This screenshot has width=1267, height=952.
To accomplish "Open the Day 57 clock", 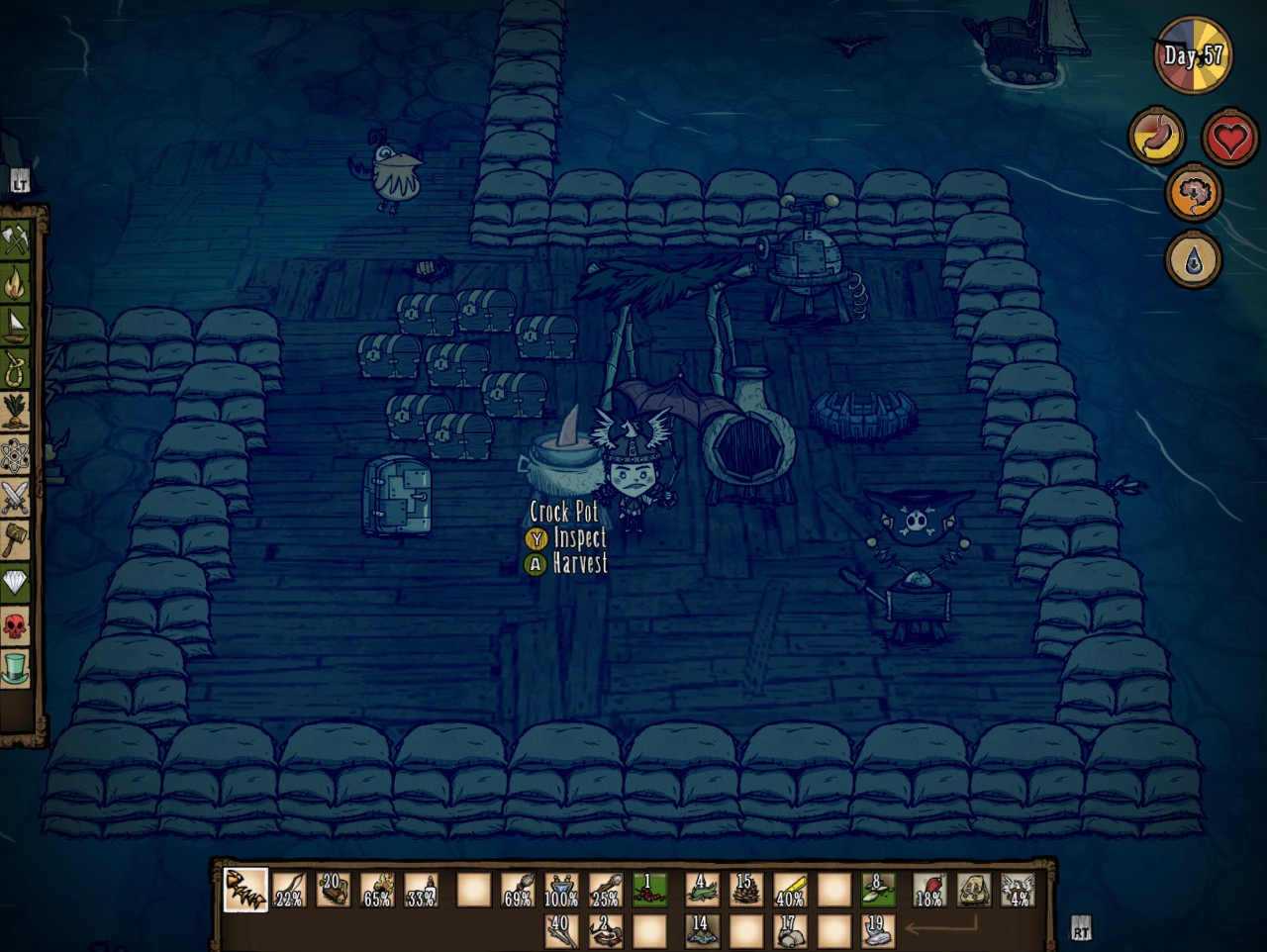I will tap(1193, 55).
